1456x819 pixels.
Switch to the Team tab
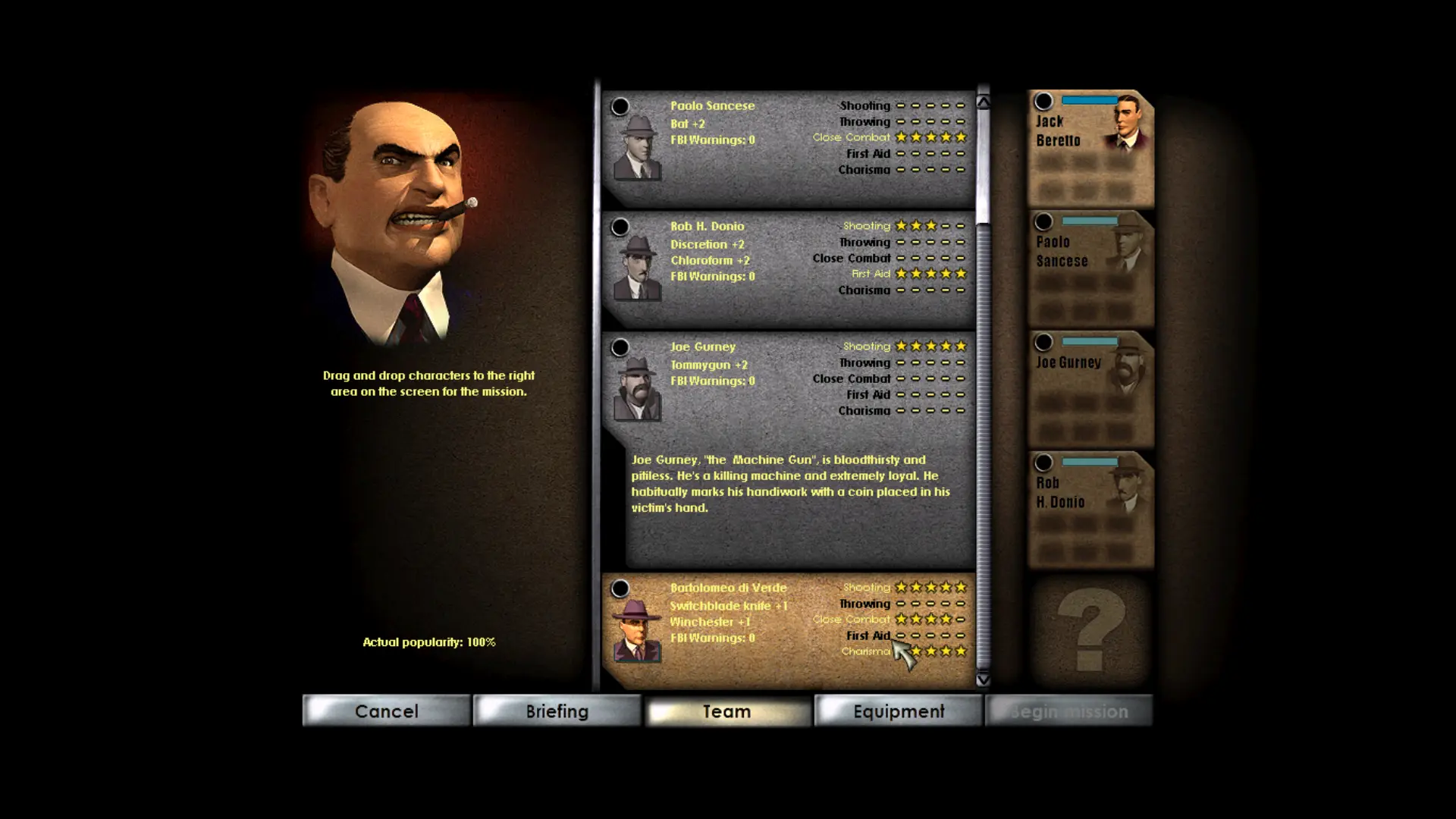pos(726,711)
